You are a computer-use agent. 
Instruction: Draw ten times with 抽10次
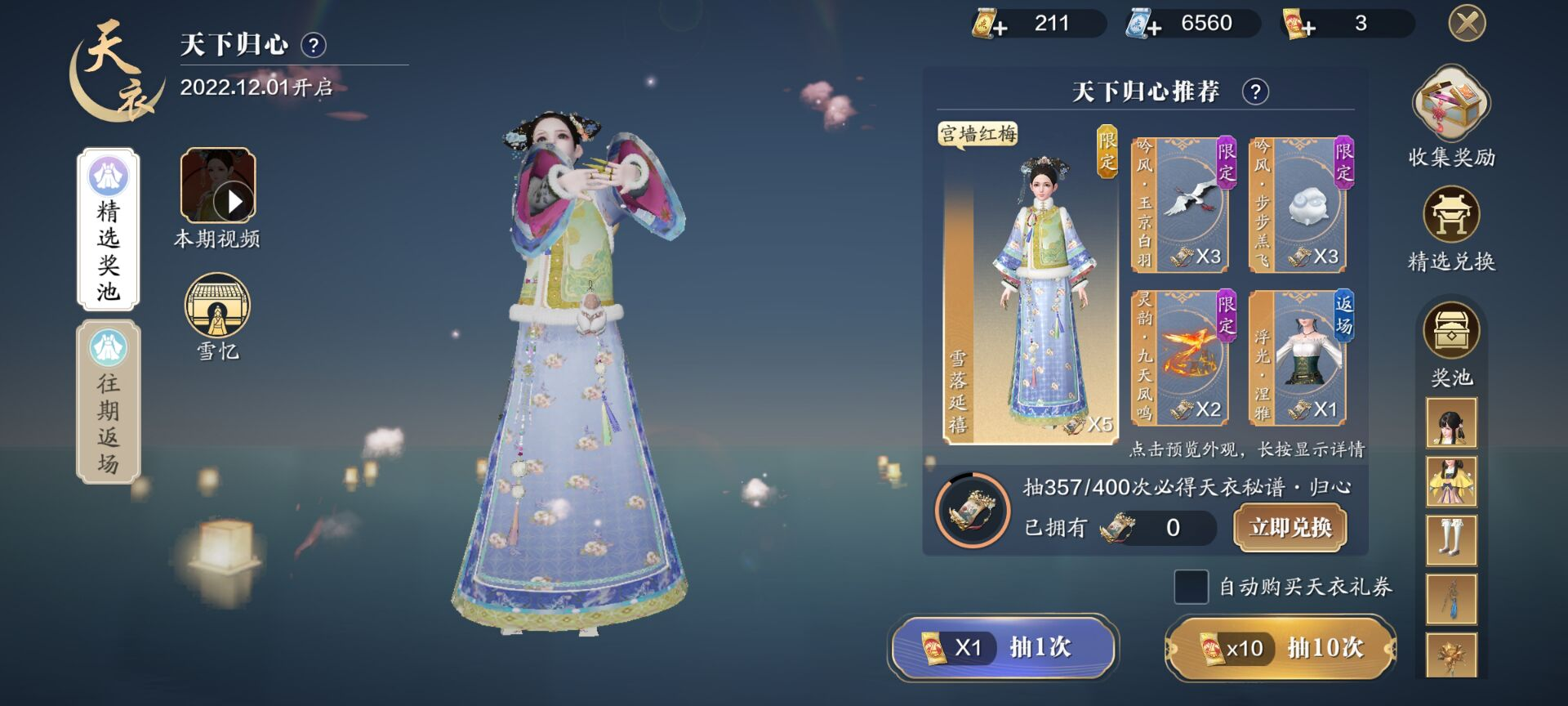(1280, 648)
